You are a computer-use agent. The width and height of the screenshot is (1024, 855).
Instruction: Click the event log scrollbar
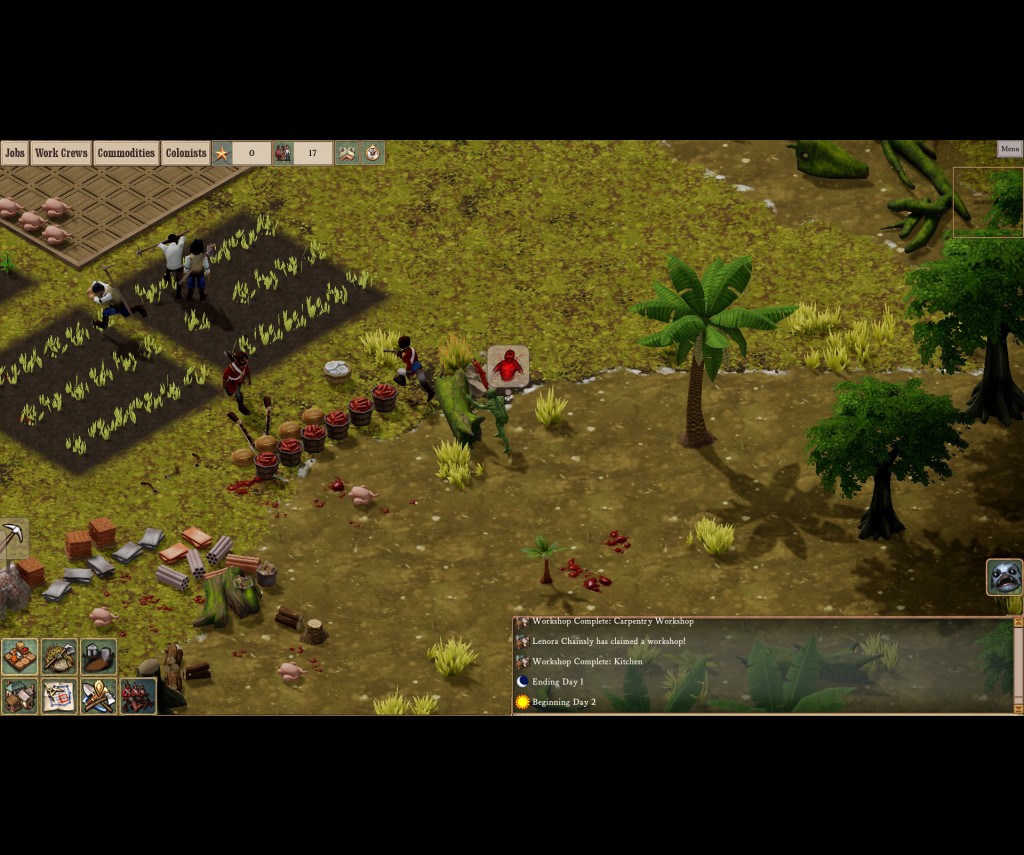pos(1018,665)
